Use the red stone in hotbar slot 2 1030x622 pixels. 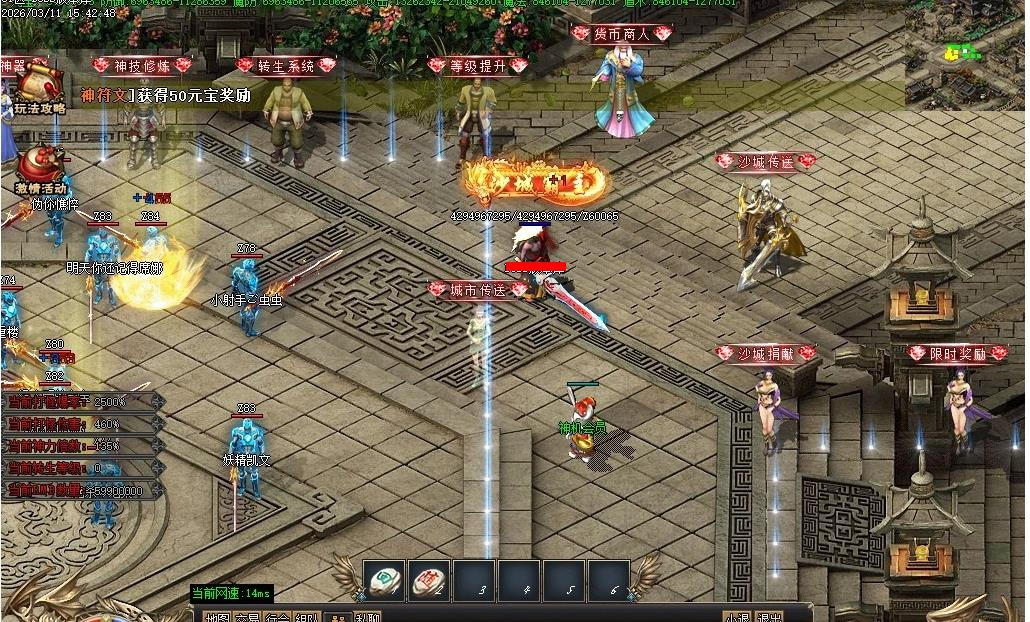pos(429,580)
